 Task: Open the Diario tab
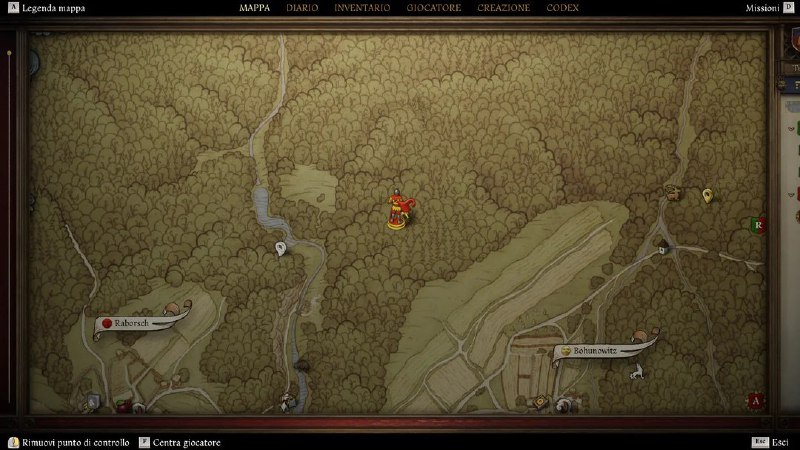coord(303,8)
